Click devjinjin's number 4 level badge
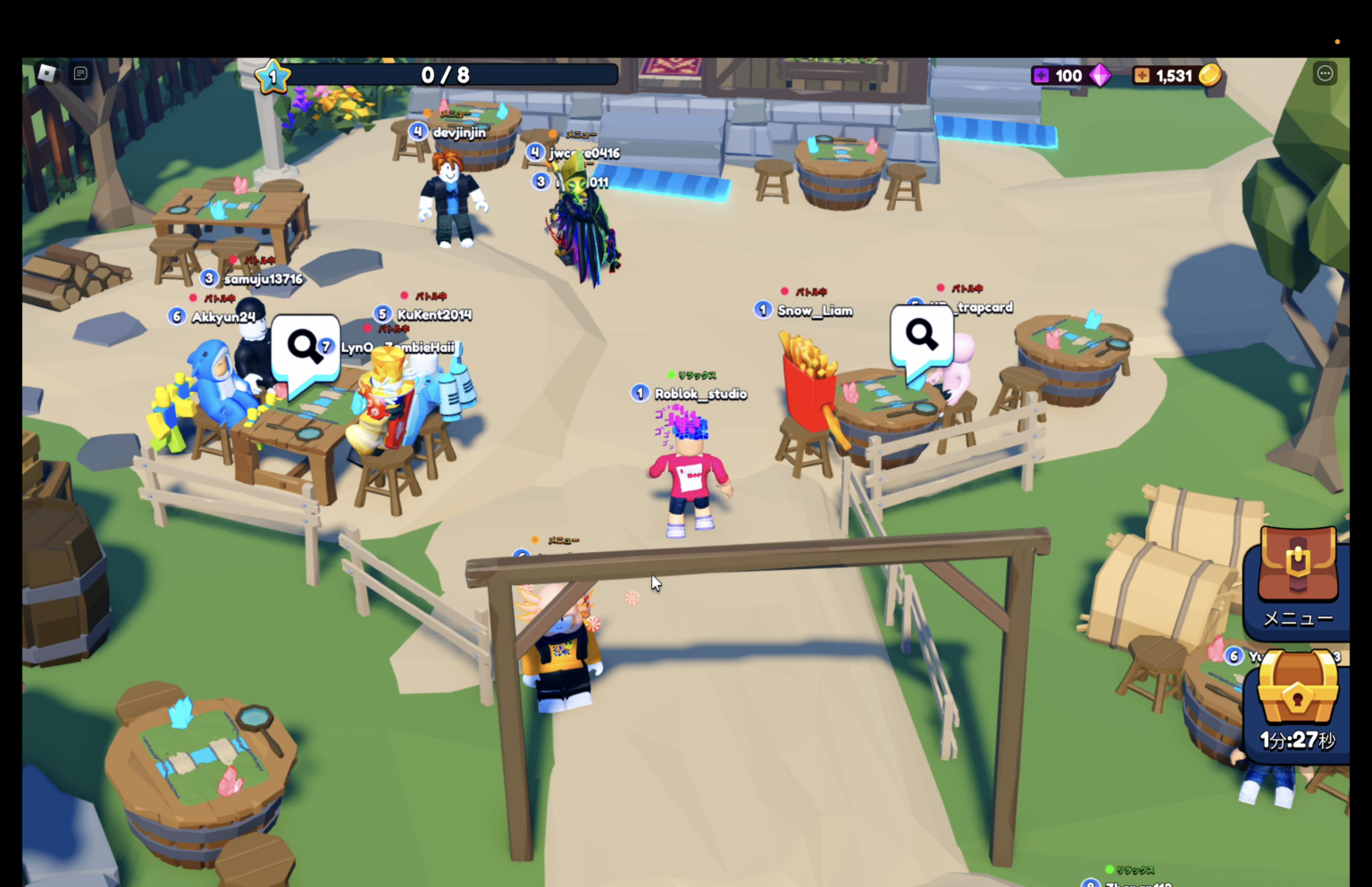This screenshot has width=1372, height=887. pyautogui.click(x=417, y=130)
